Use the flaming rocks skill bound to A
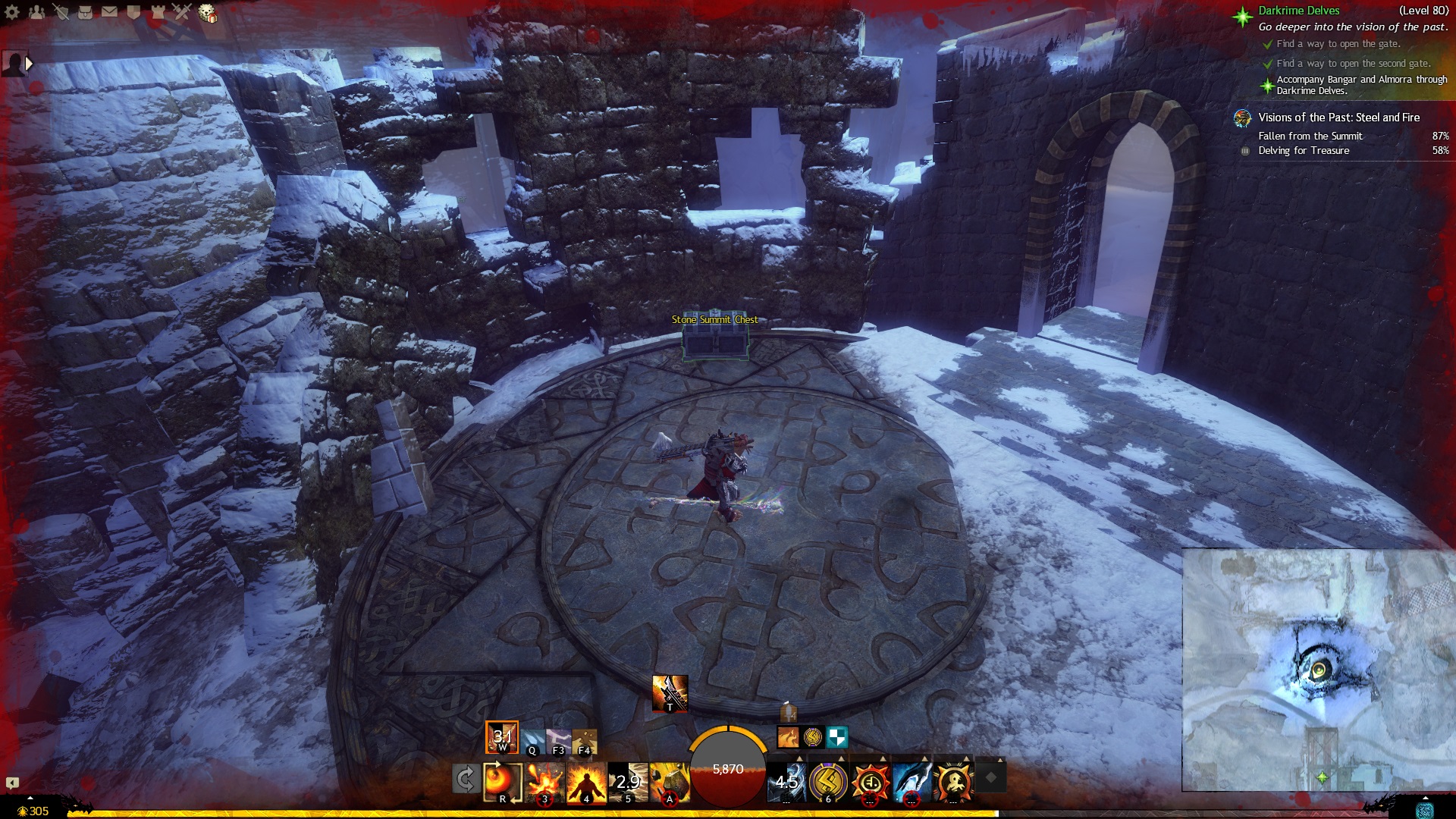Viewport: 1456px width, 819px height. (670, 782)
